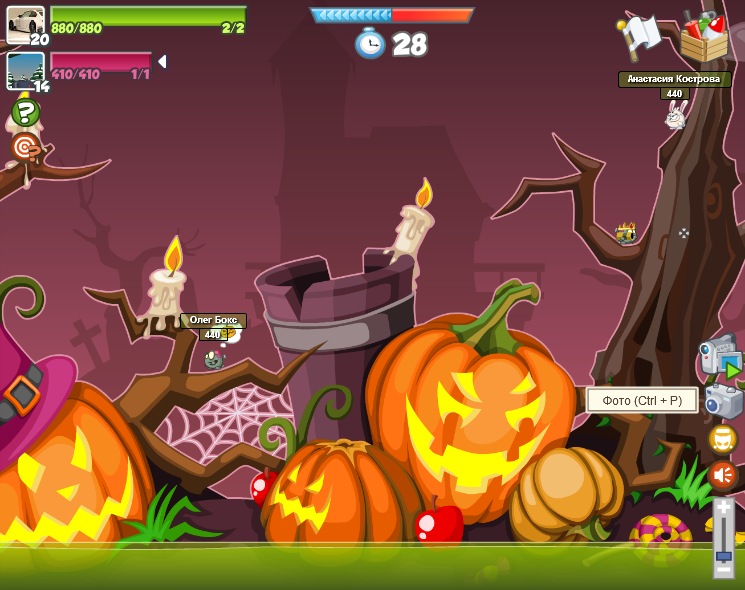Screen dimensions: 745x590
Task: Select the level 20 white car avatar
Action: pyautogui.click(x=25, y=24)
